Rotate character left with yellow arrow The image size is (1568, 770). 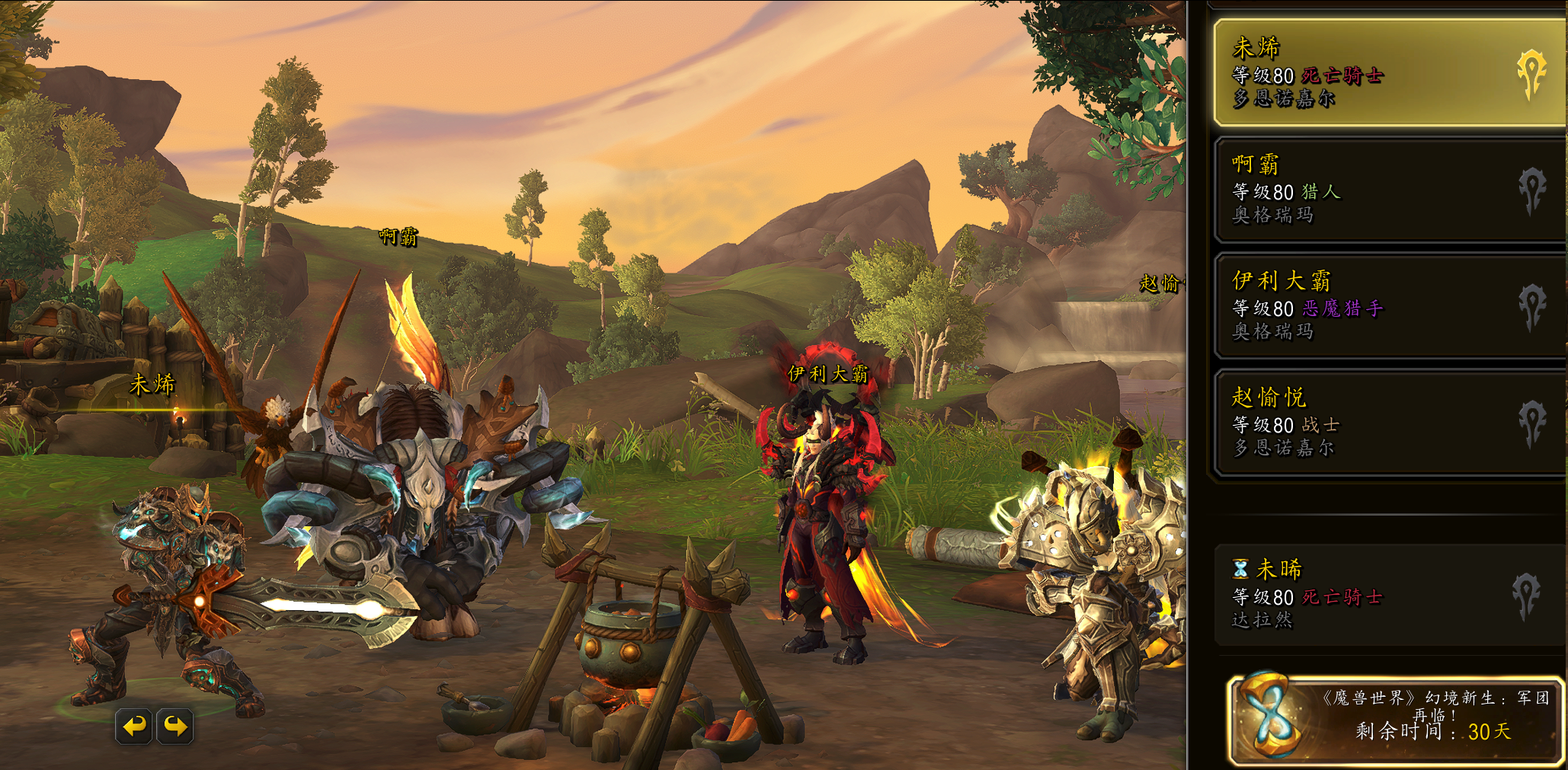click(x=135, y=726)
